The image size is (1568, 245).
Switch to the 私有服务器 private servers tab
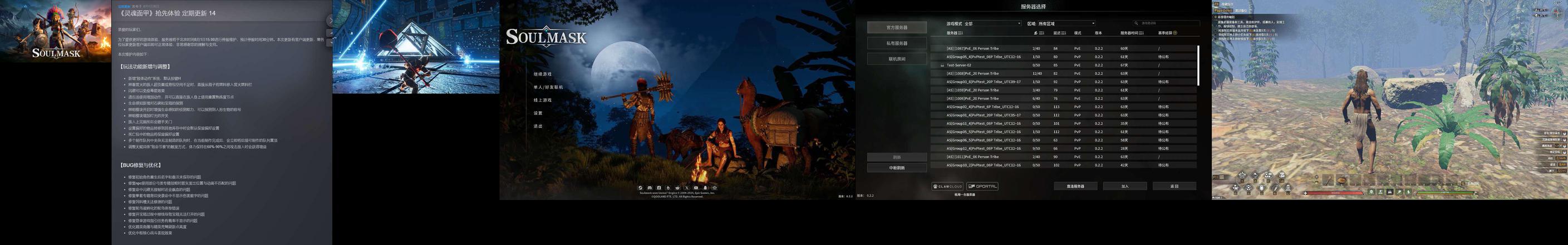tap(897, 43)
